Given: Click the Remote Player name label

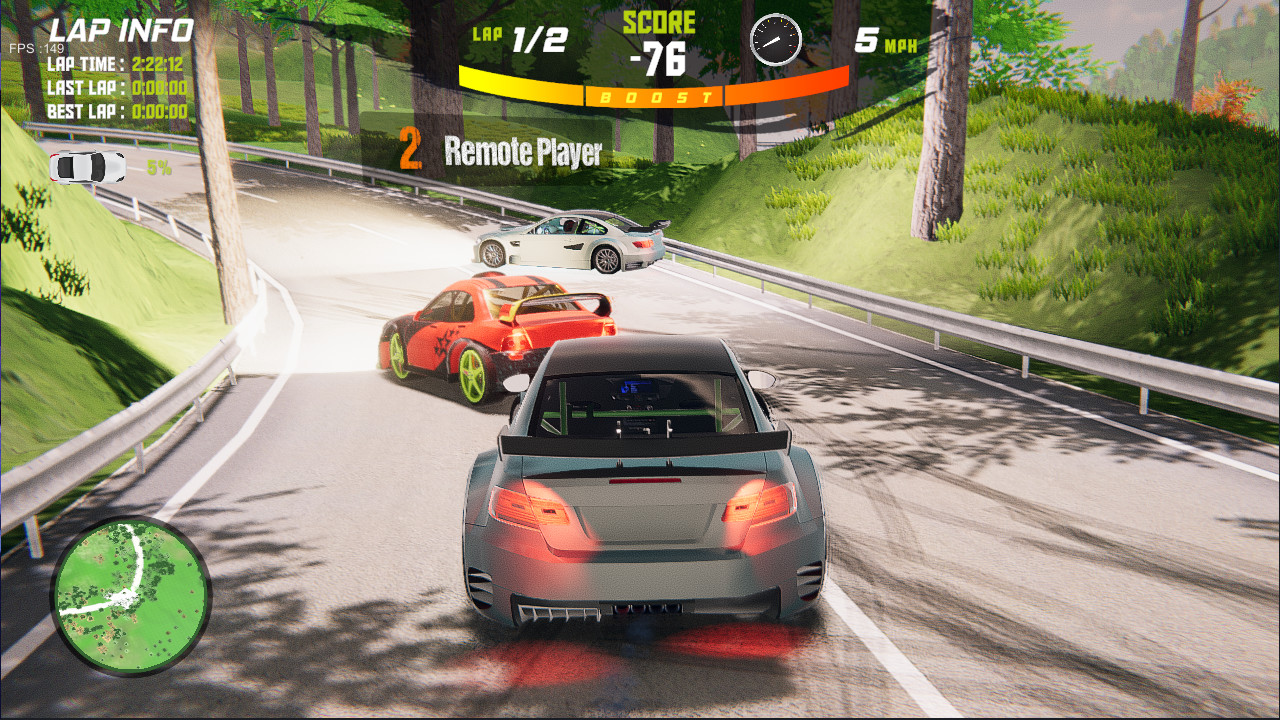Looking at the screenshot, I should click(520, 153).
